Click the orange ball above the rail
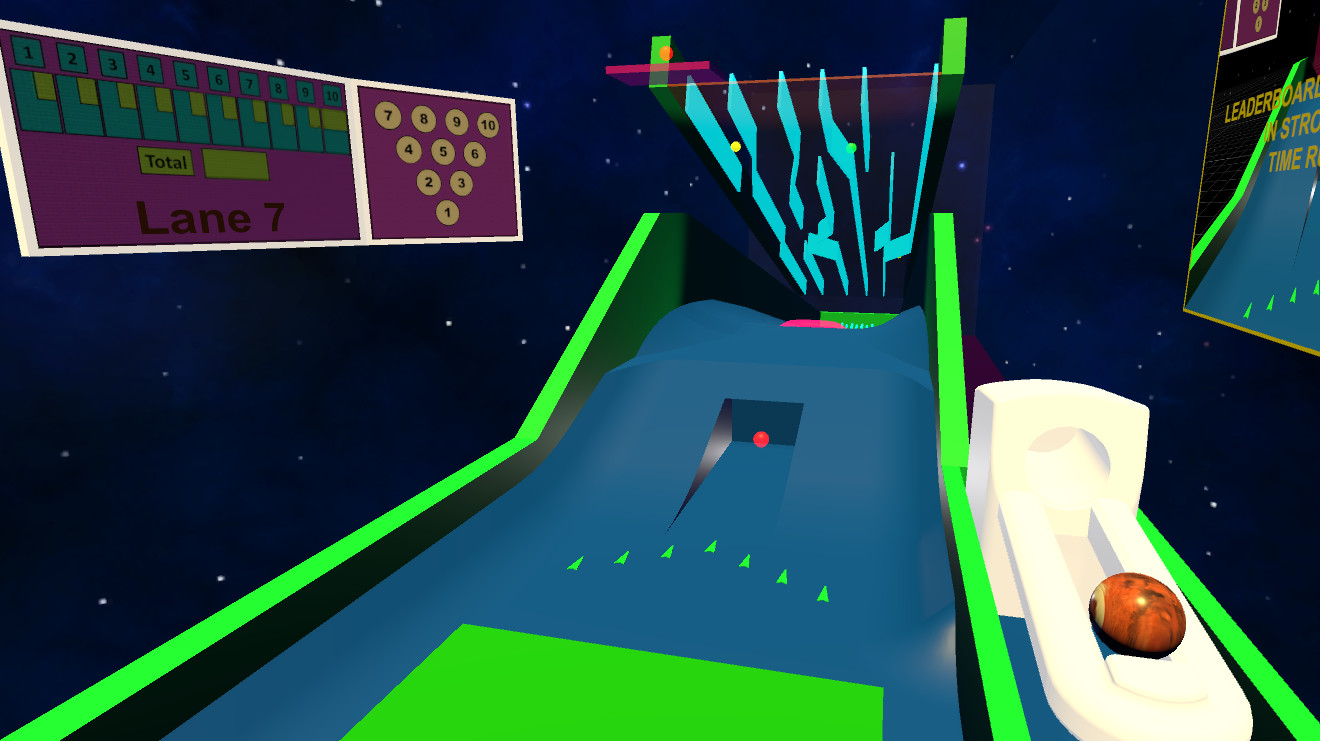Screen dimensions: 1320x741 663,53
